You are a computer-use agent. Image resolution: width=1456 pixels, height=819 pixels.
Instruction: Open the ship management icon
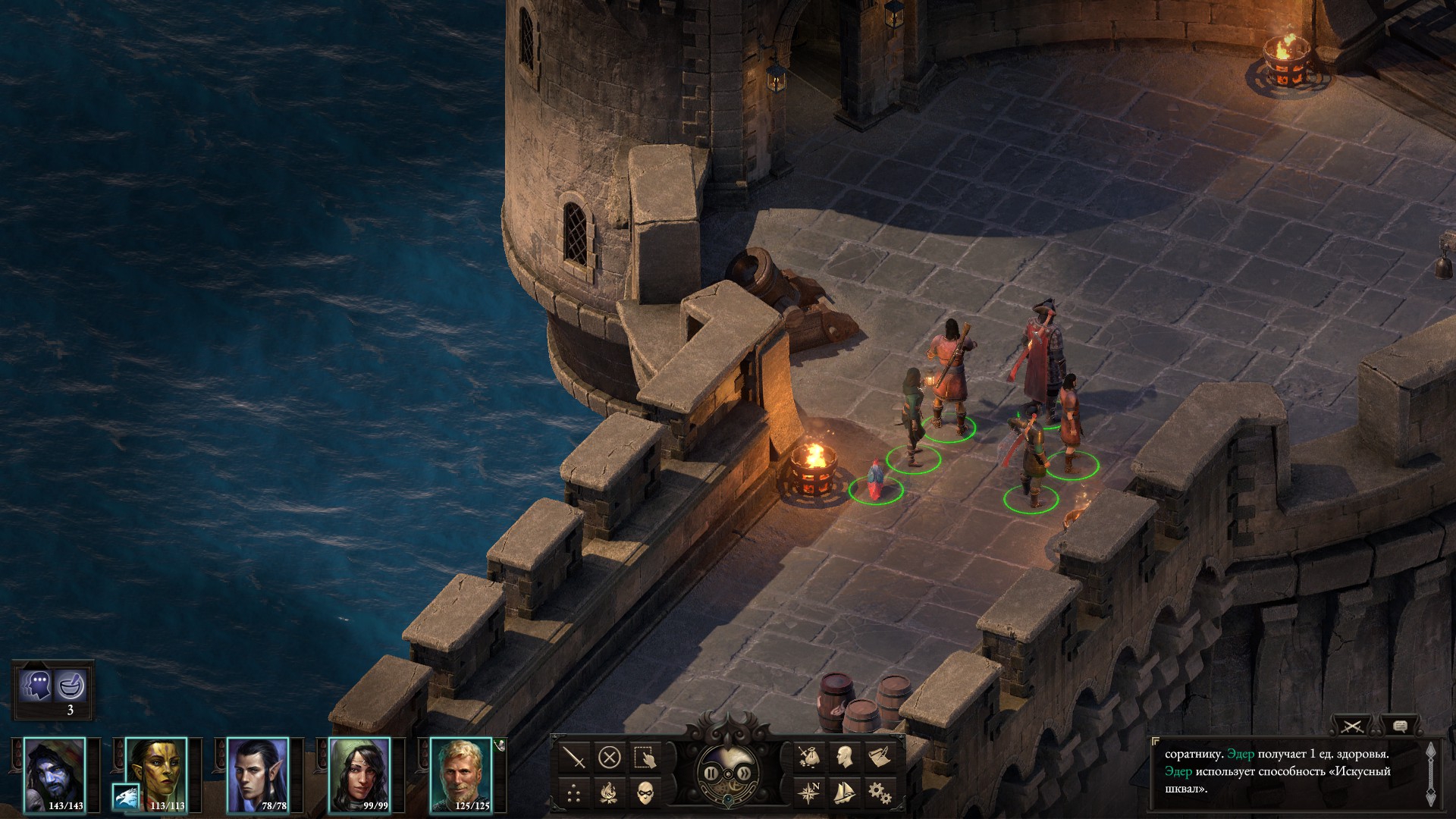point(844,793)
